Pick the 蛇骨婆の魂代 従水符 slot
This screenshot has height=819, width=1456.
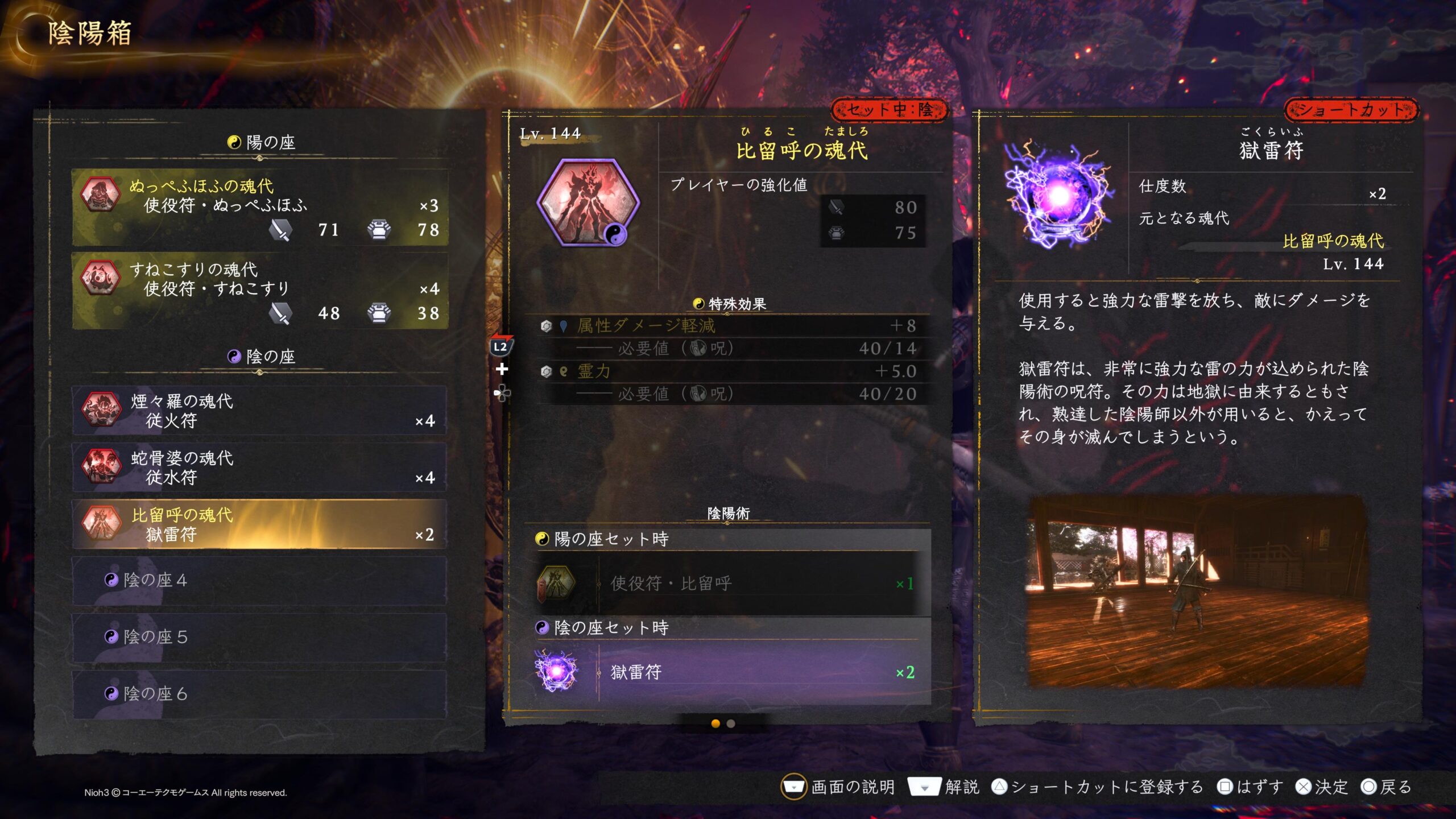(x=259, y=468)
